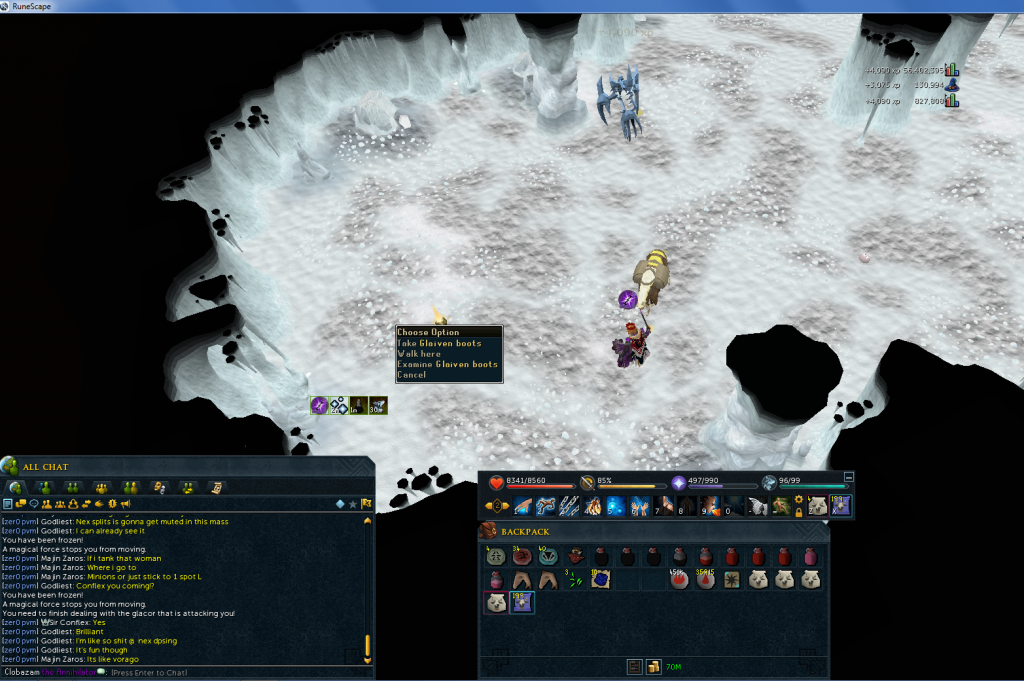
Task: Cancel the Choose Option menu
Action: pyautogui.click(x=412, y=375)
